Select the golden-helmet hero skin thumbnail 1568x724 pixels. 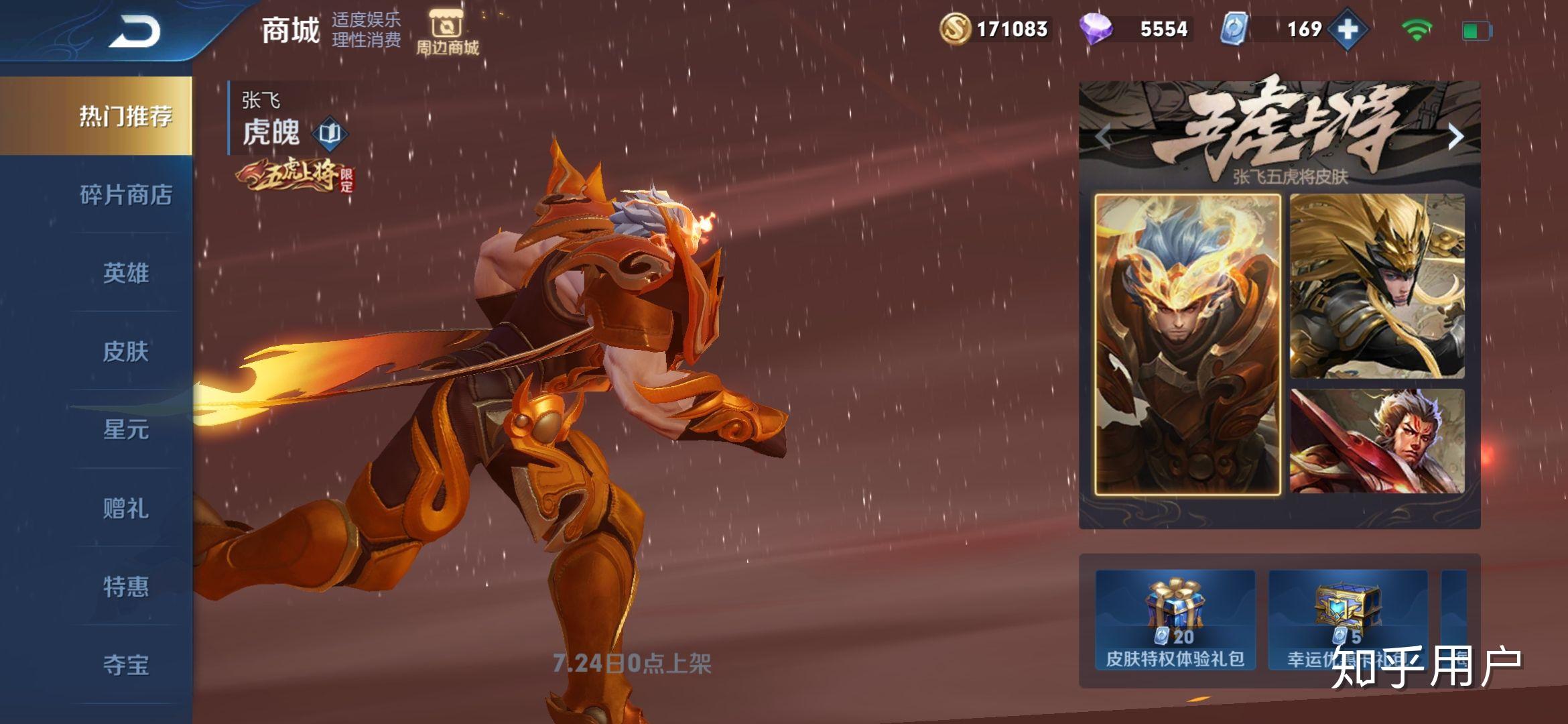pos(1377,286)
